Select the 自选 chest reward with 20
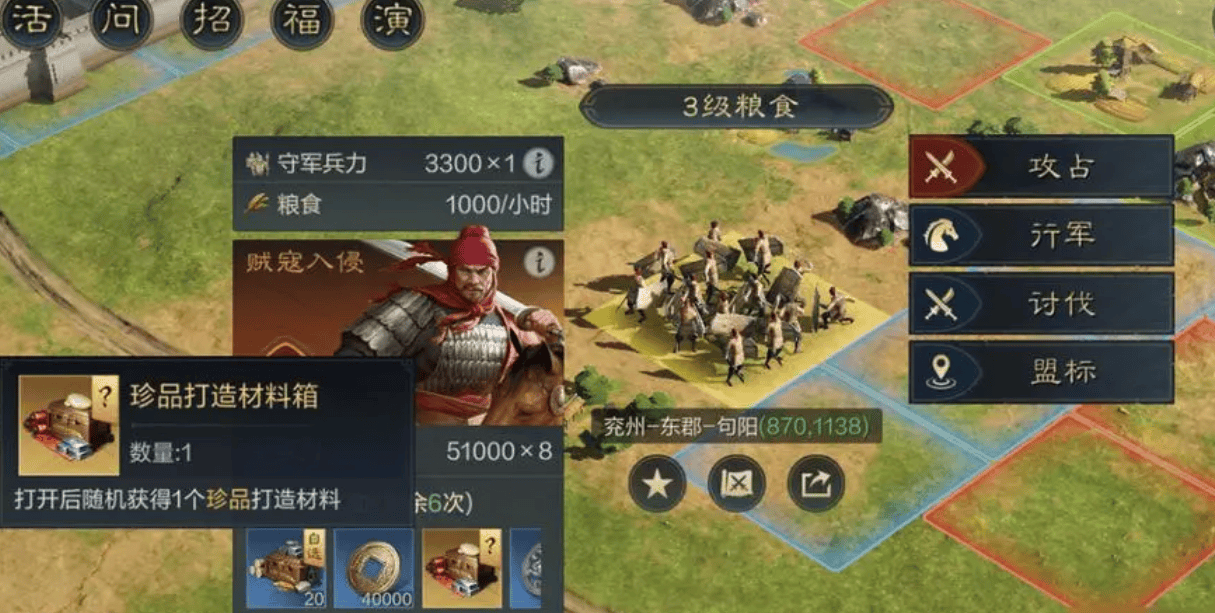Screen dimensions: 1215x613 coord(285,568)
